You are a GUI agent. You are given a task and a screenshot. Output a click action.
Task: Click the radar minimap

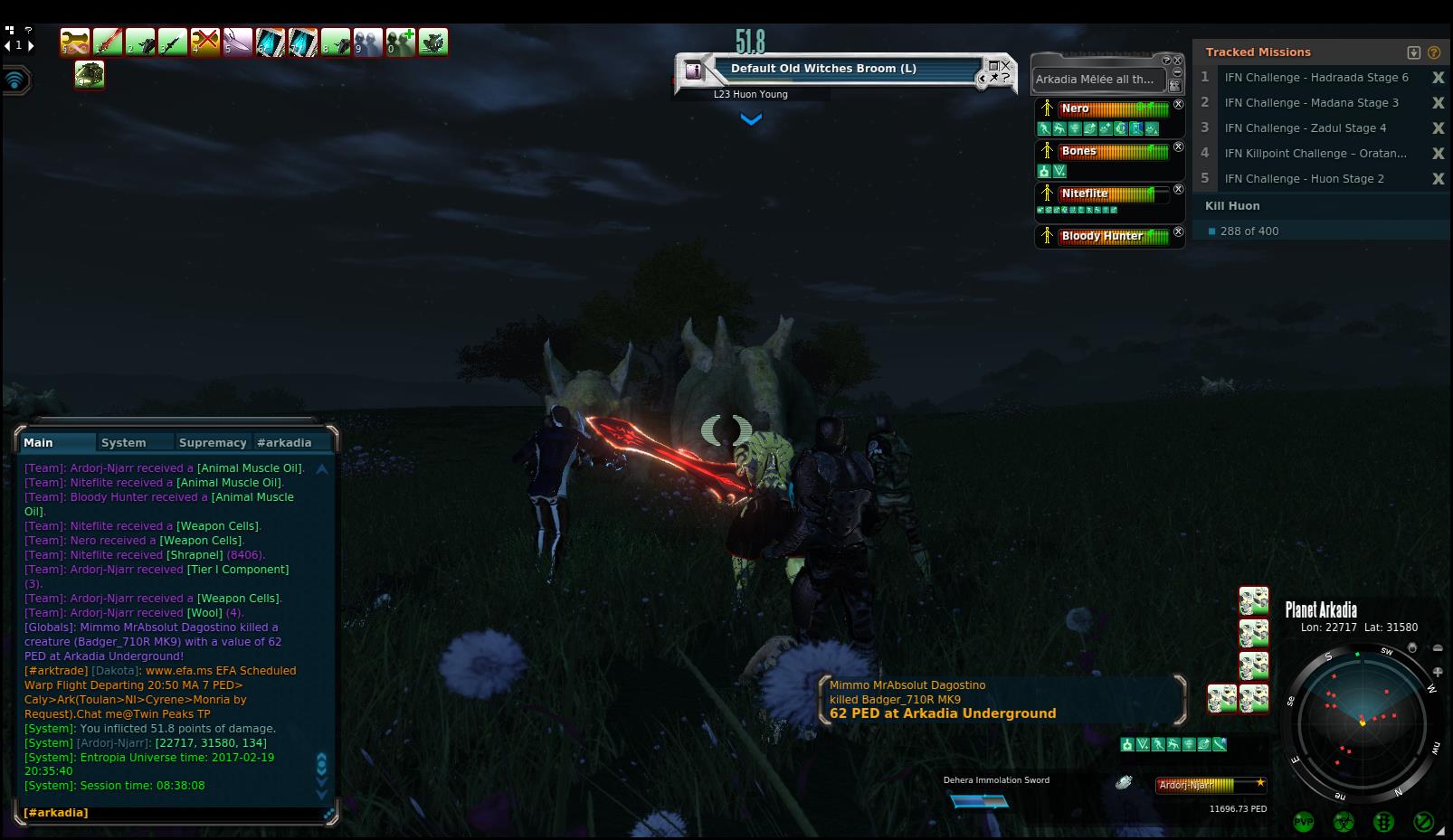[1362, 722]
